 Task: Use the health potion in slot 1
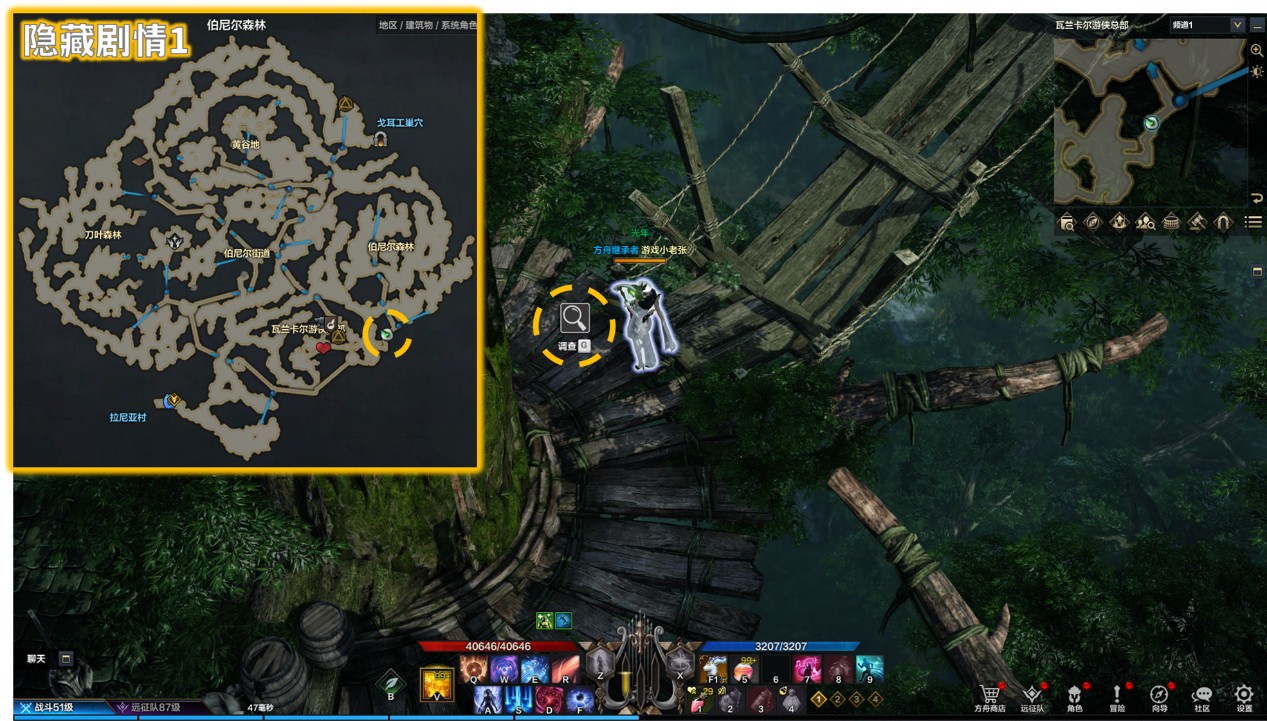(698, 701)
